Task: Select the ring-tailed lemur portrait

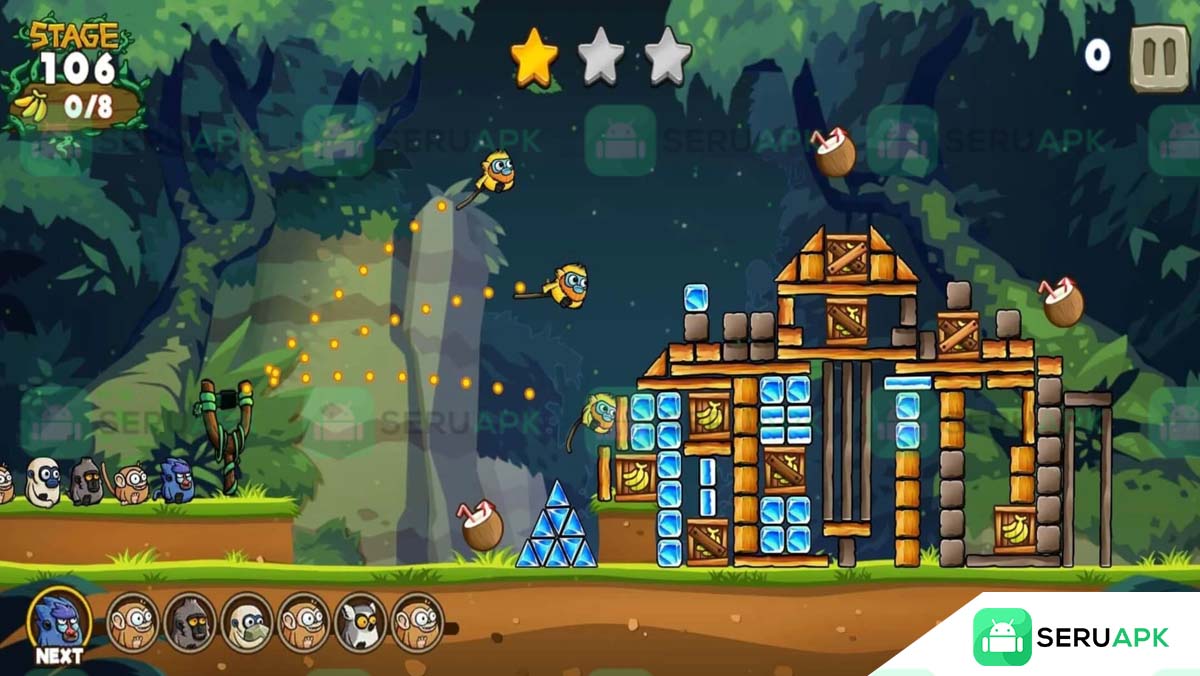Action: (x=361, y=622)
